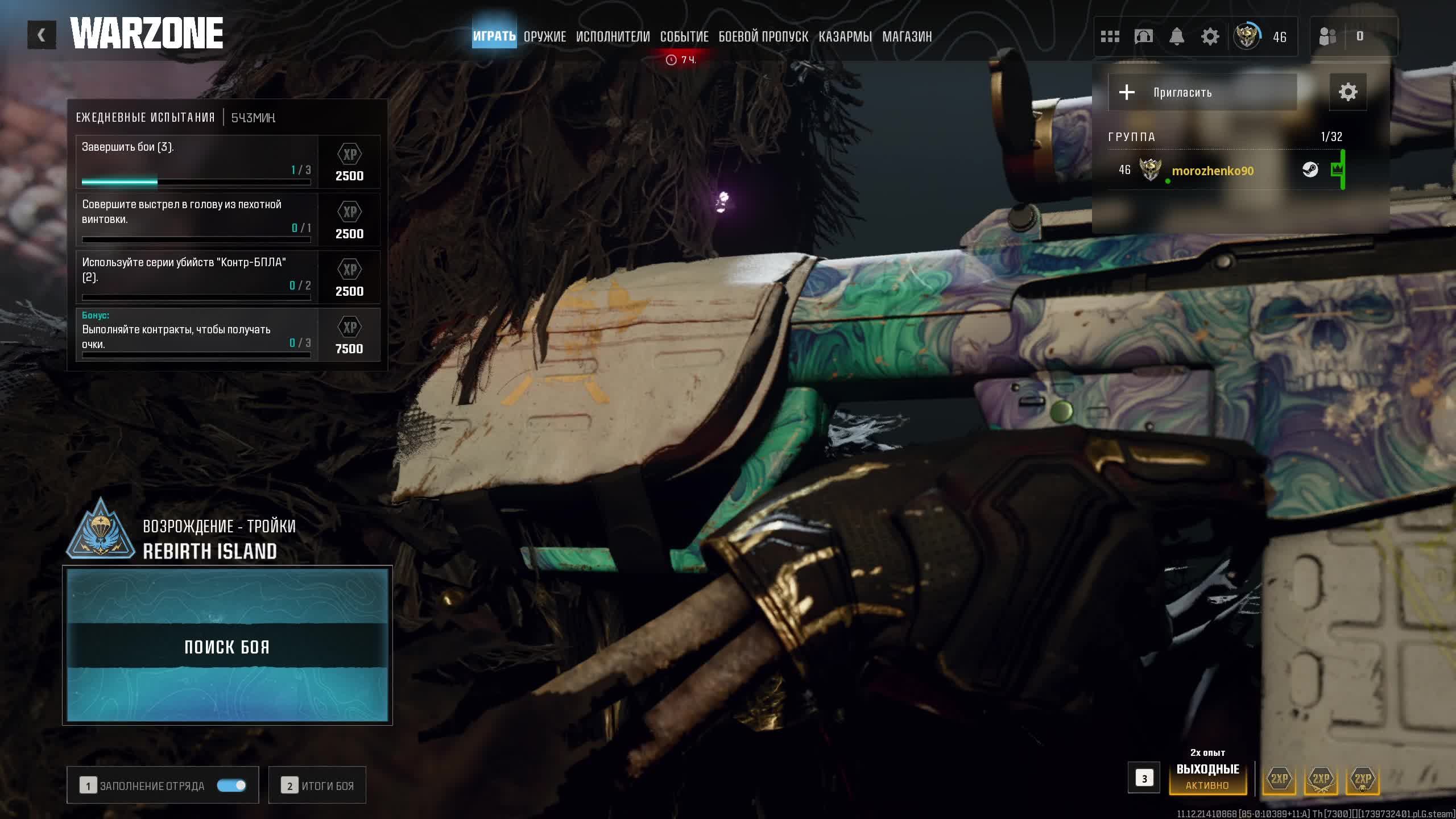1456x819 pixels.
Task: Go back with the top-left arrow
Action: point(42,35)
